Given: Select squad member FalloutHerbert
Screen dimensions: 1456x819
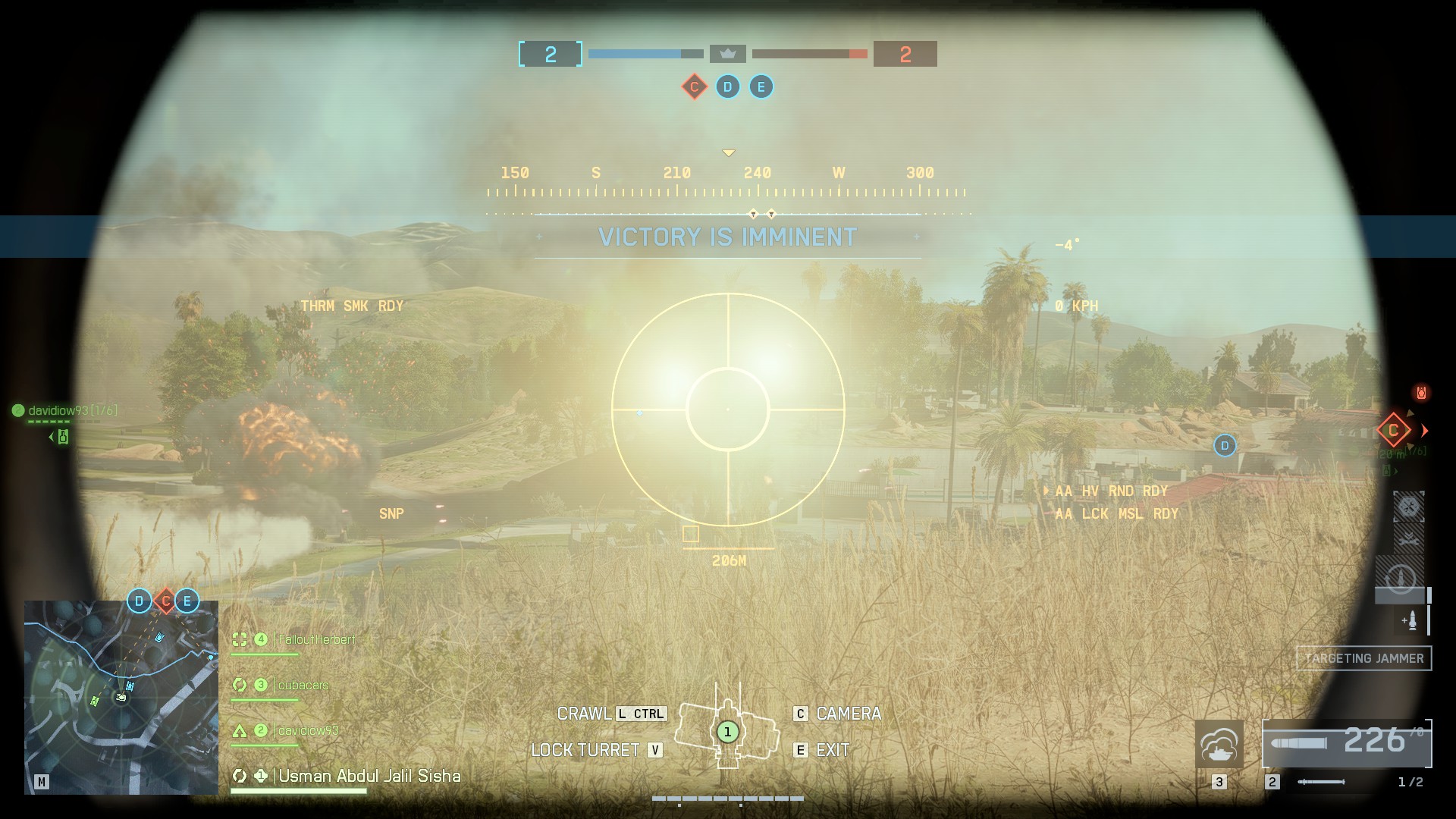Looking at the screenshot, I should [316, 639].
